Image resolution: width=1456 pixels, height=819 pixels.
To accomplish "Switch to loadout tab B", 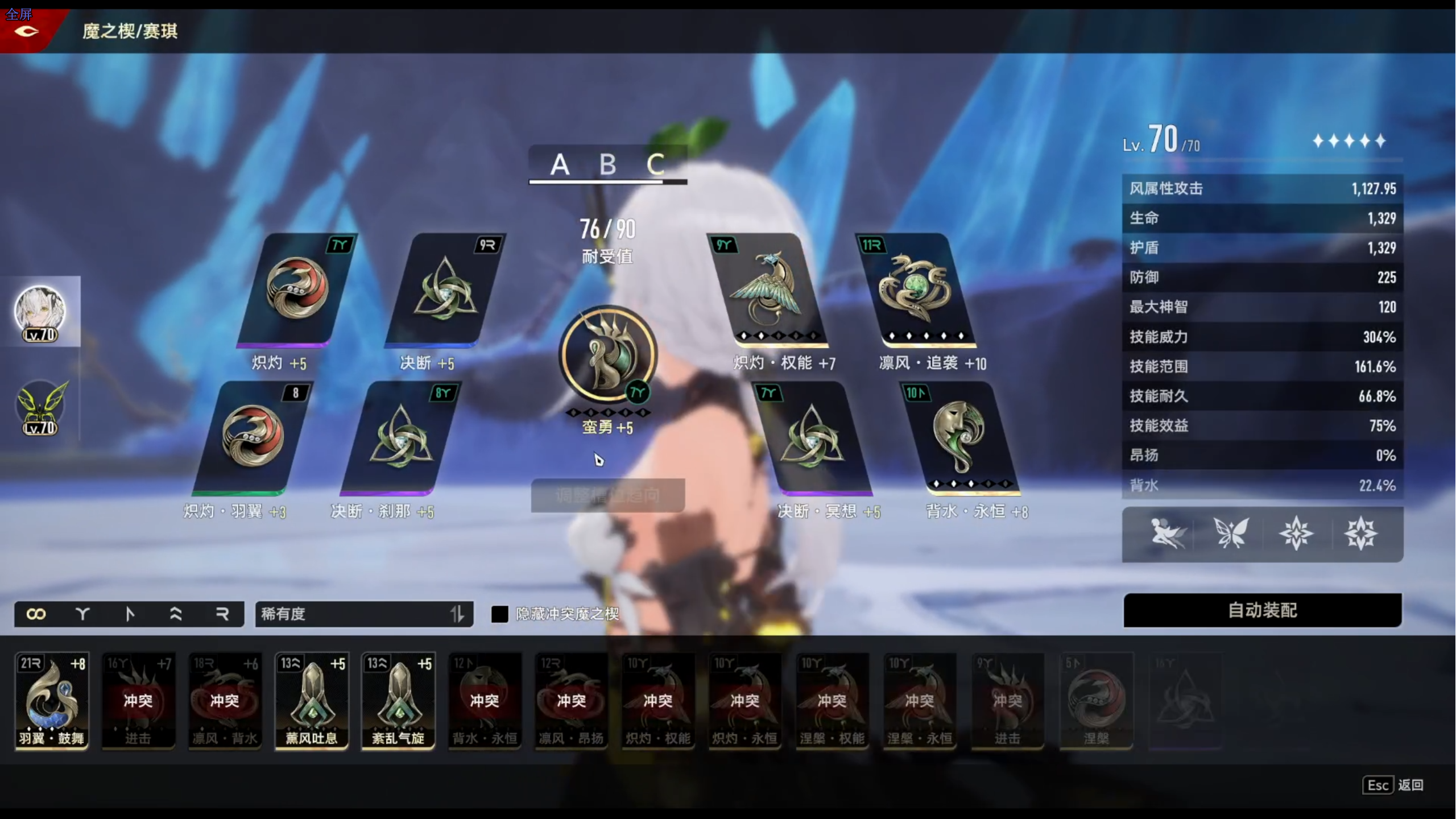I will coord(607,165).
